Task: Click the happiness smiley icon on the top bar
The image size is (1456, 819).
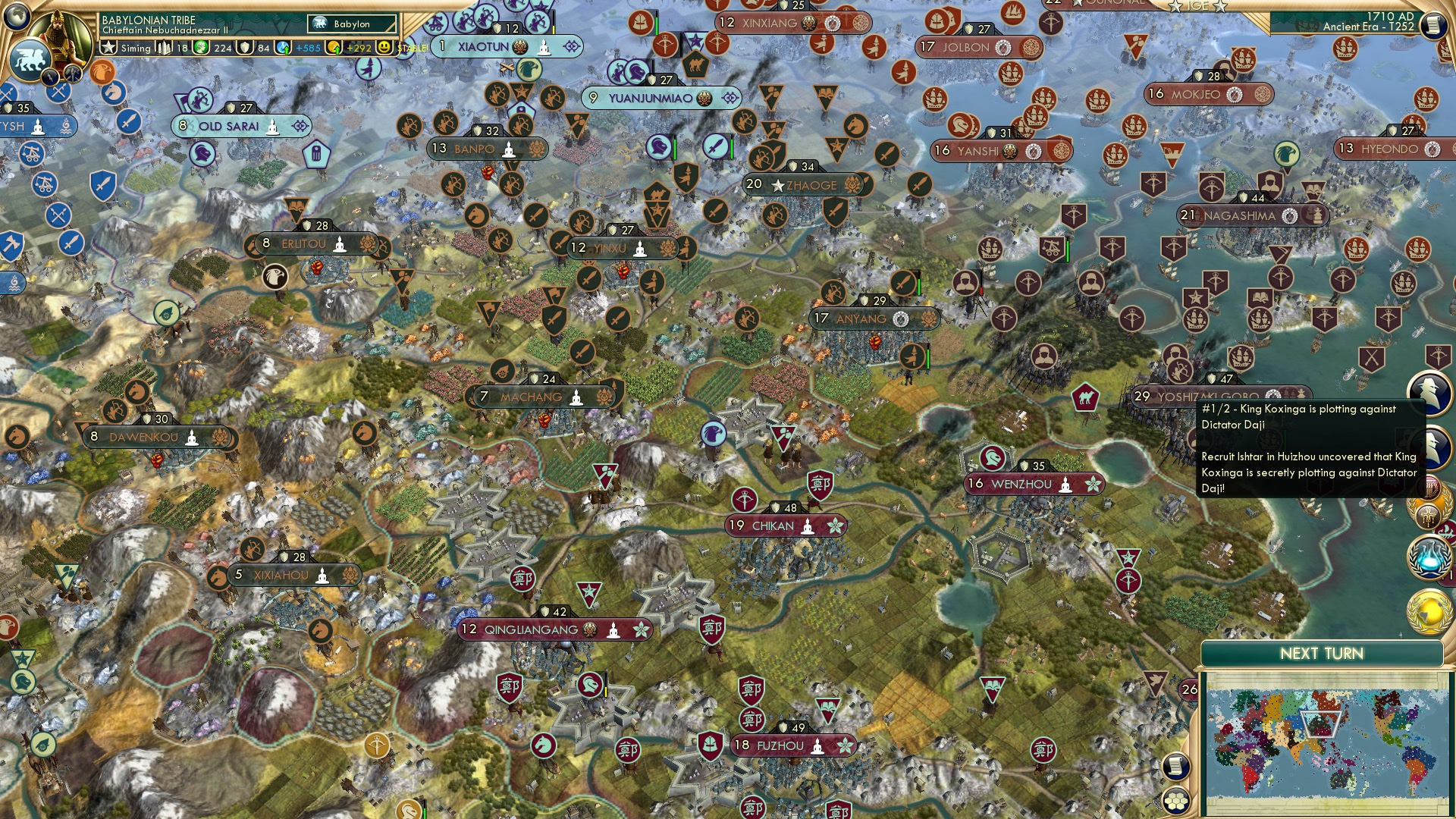Action: [x=387, y=48]
